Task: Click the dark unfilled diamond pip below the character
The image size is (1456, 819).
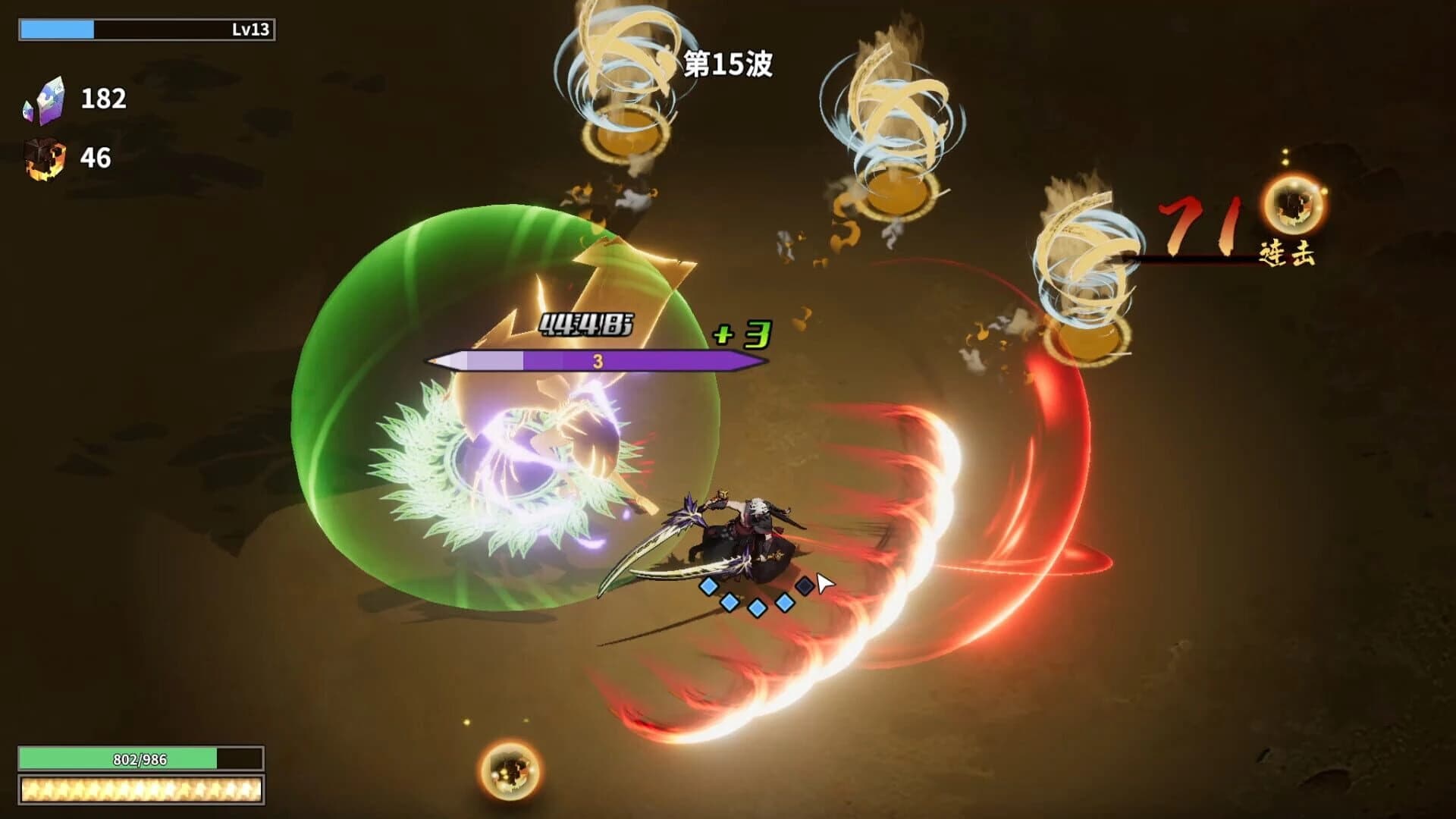Action: 805,587
